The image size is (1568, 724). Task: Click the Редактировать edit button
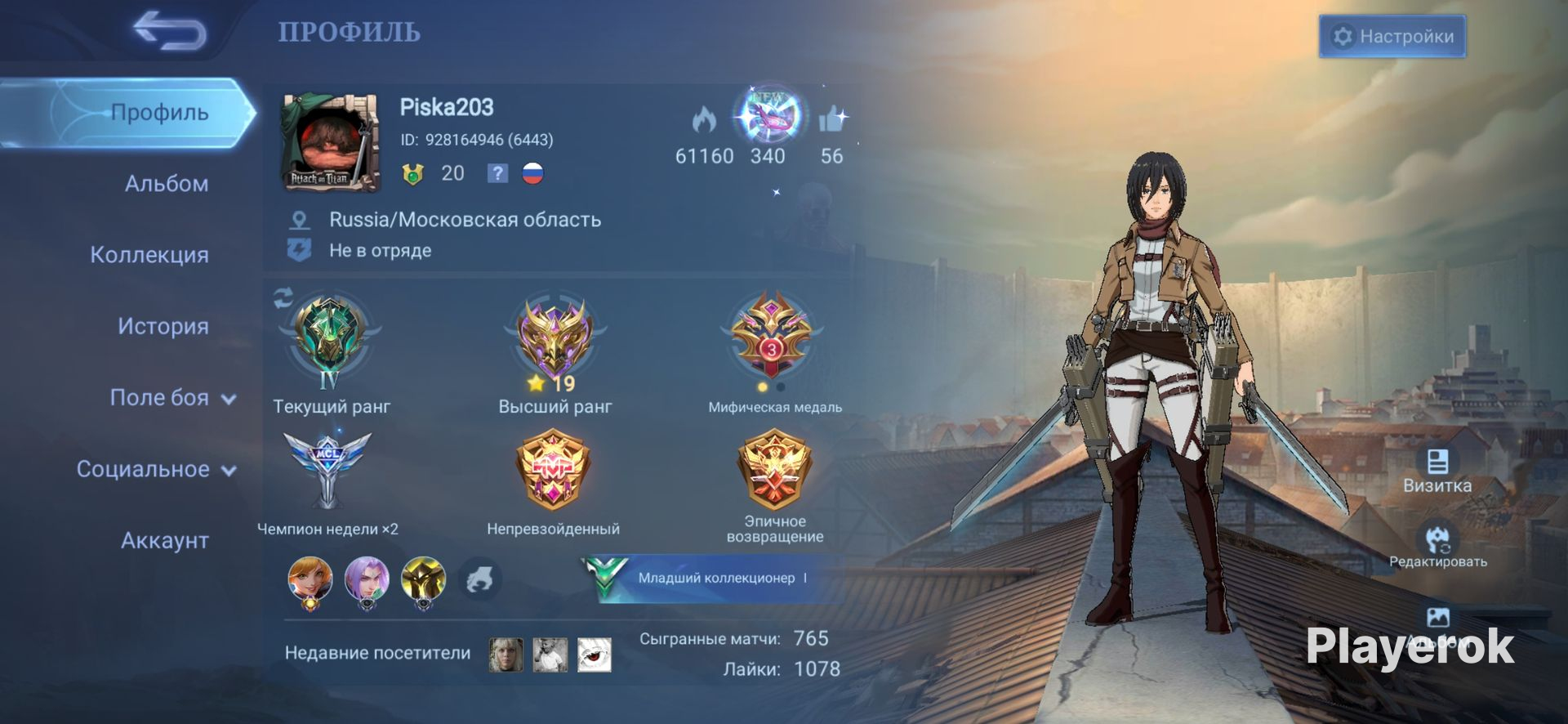[1437, 545]
